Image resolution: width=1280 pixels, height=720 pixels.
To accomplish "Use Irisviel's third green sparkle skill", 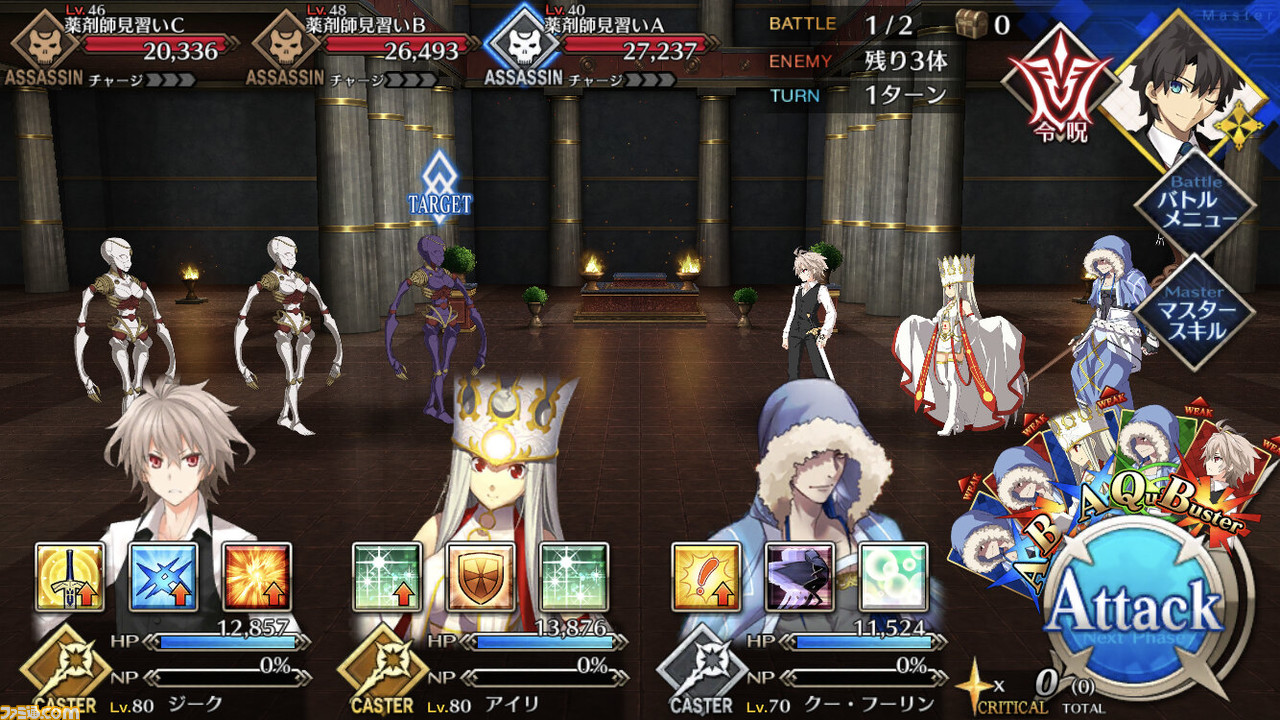I will pos(573,577).
